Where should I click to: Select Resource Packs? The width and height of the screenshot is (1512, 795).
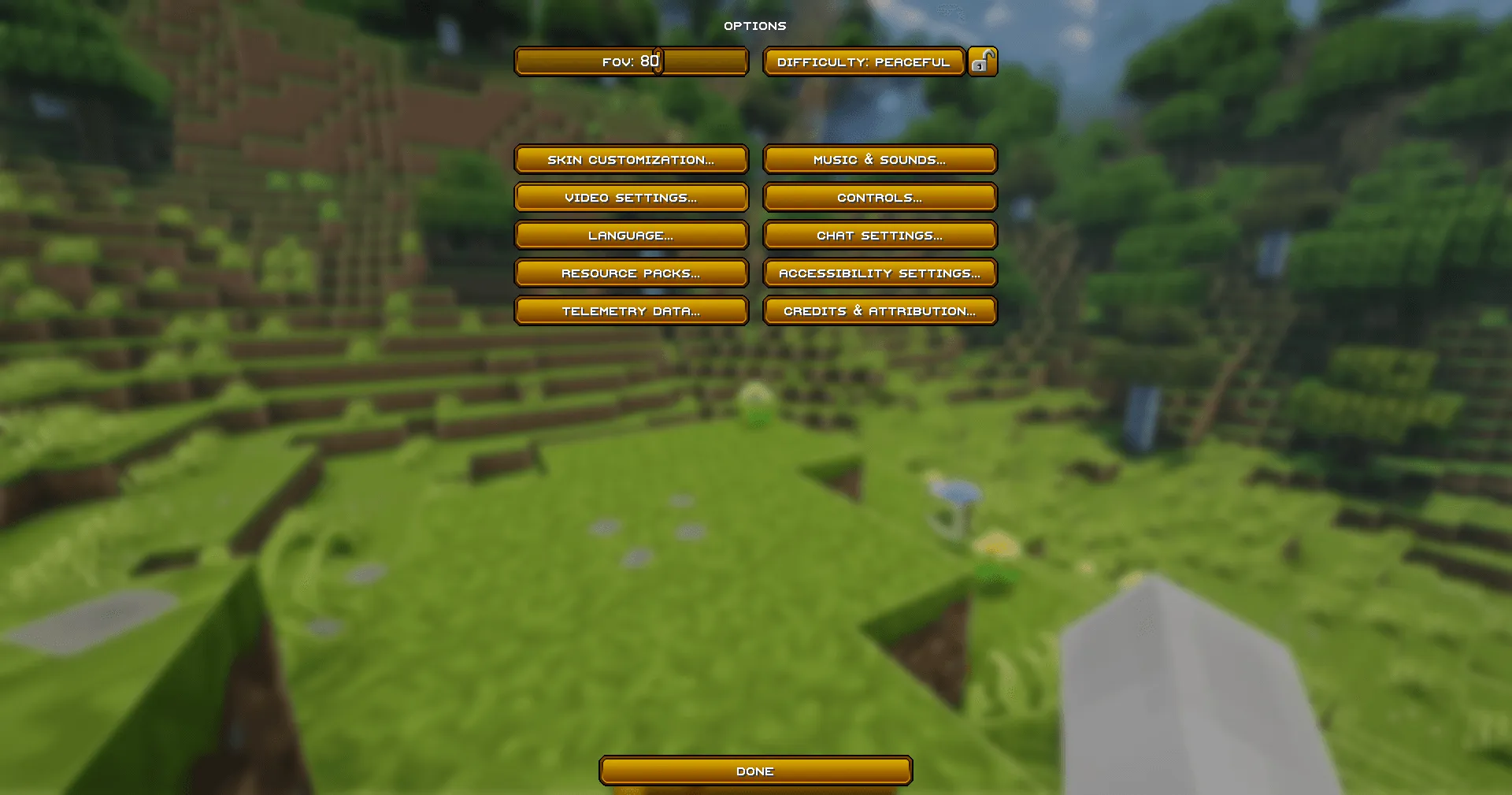(x=631, y=273)
